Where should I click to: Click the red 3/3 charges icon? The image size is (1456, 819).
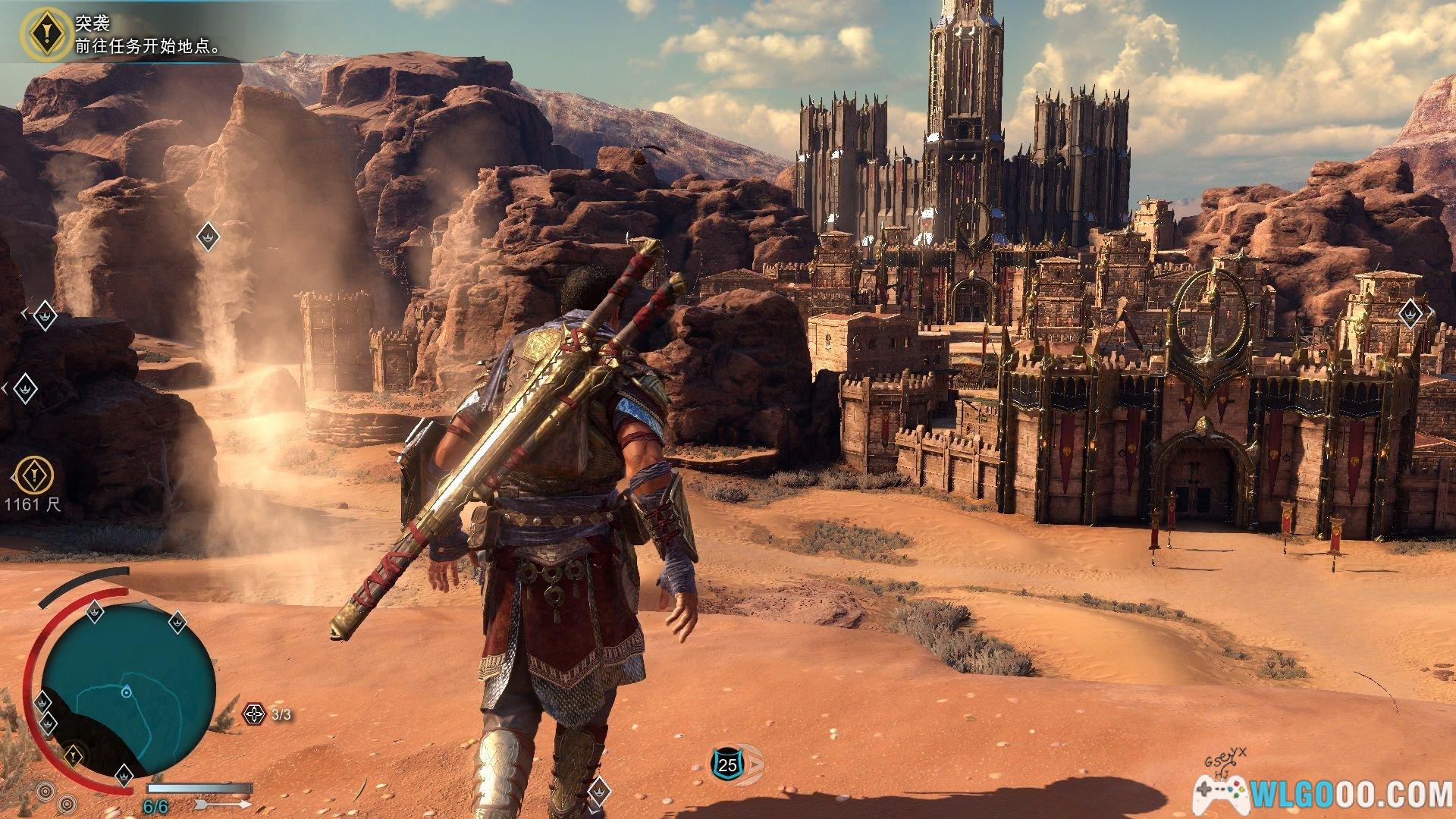(255, 714)
